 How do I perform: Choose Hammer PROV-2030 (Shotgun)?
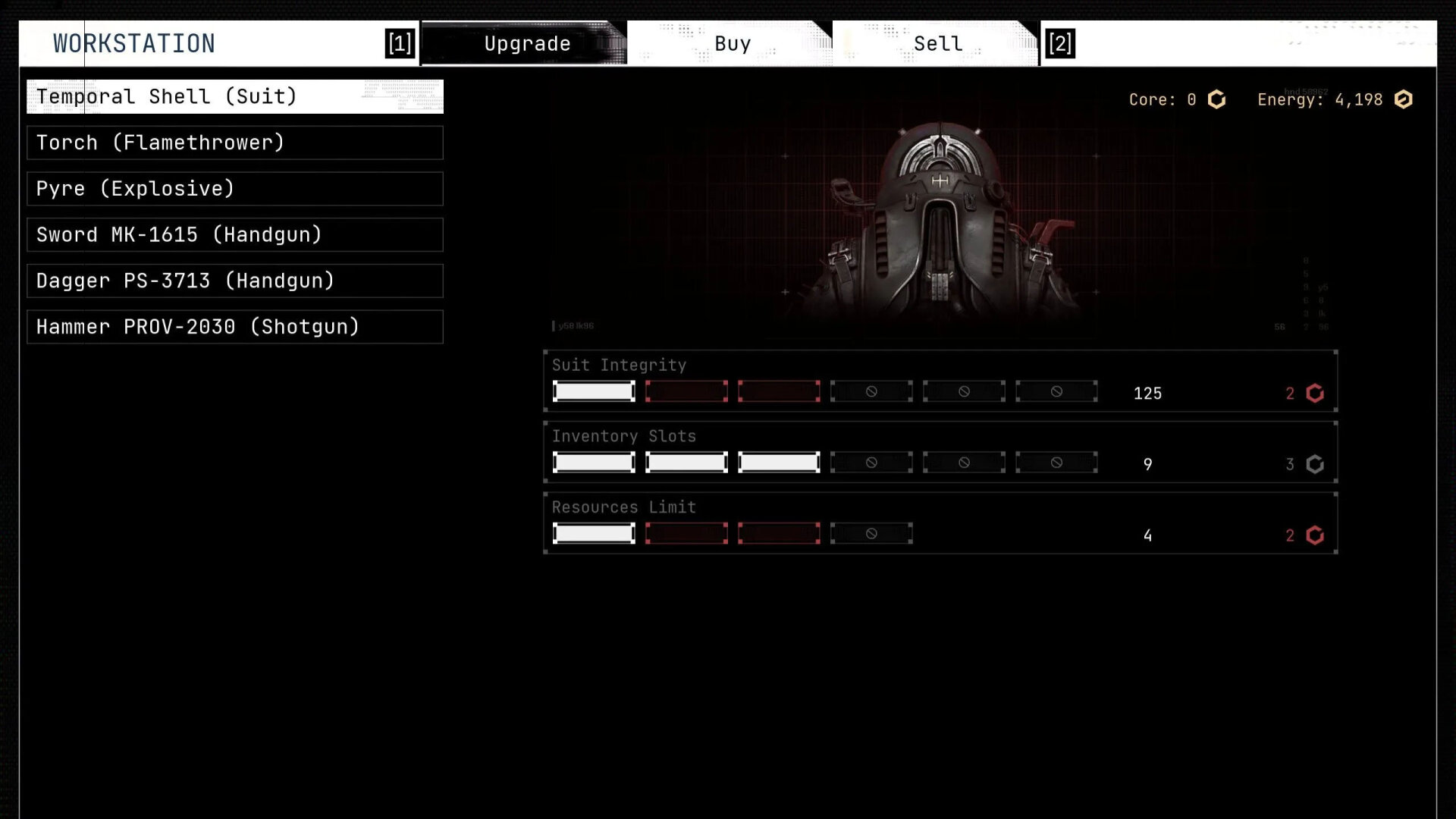click(235, 327)
